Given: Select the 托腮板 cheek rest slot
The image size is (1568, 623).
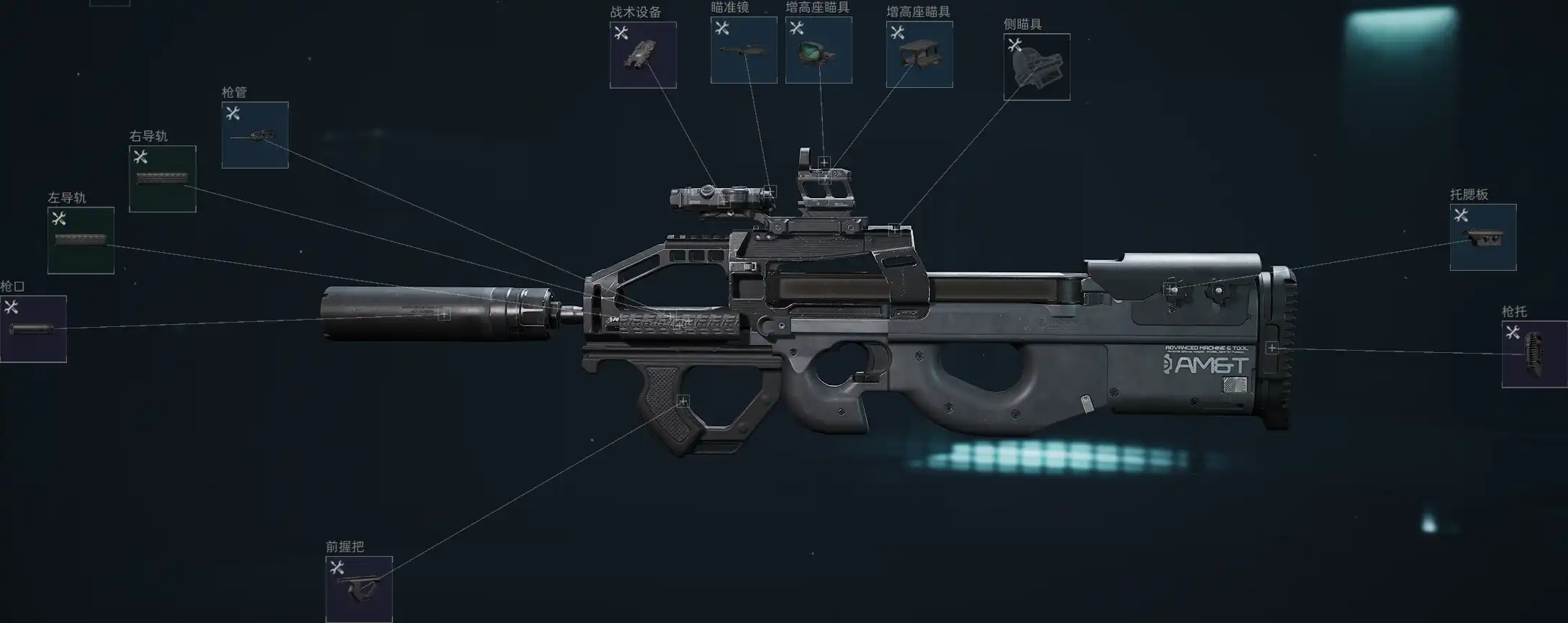Looking at the screenshot, I should (x=1482, y=237).
